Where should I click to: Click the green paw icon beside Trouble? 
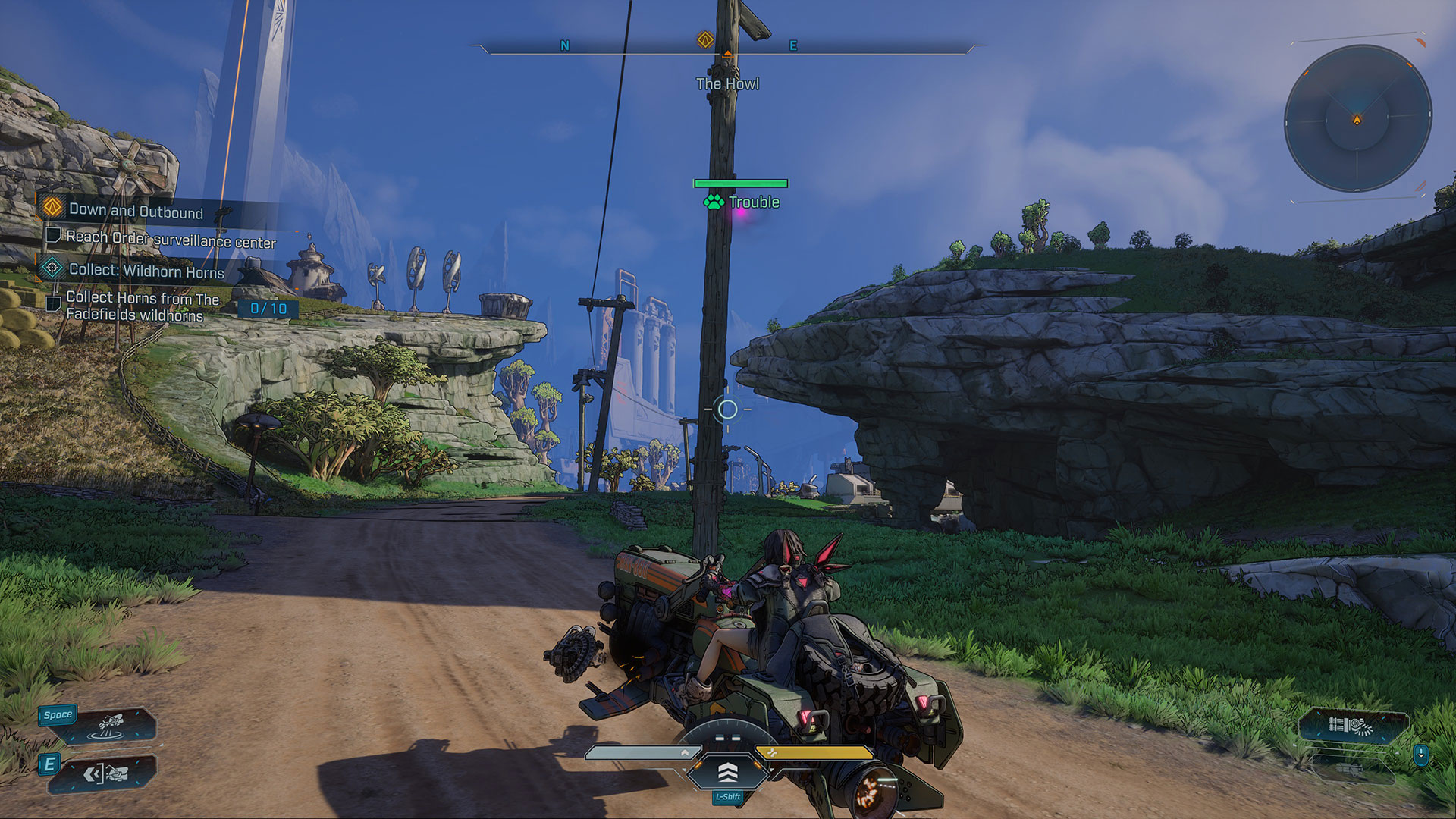[714, 202]
